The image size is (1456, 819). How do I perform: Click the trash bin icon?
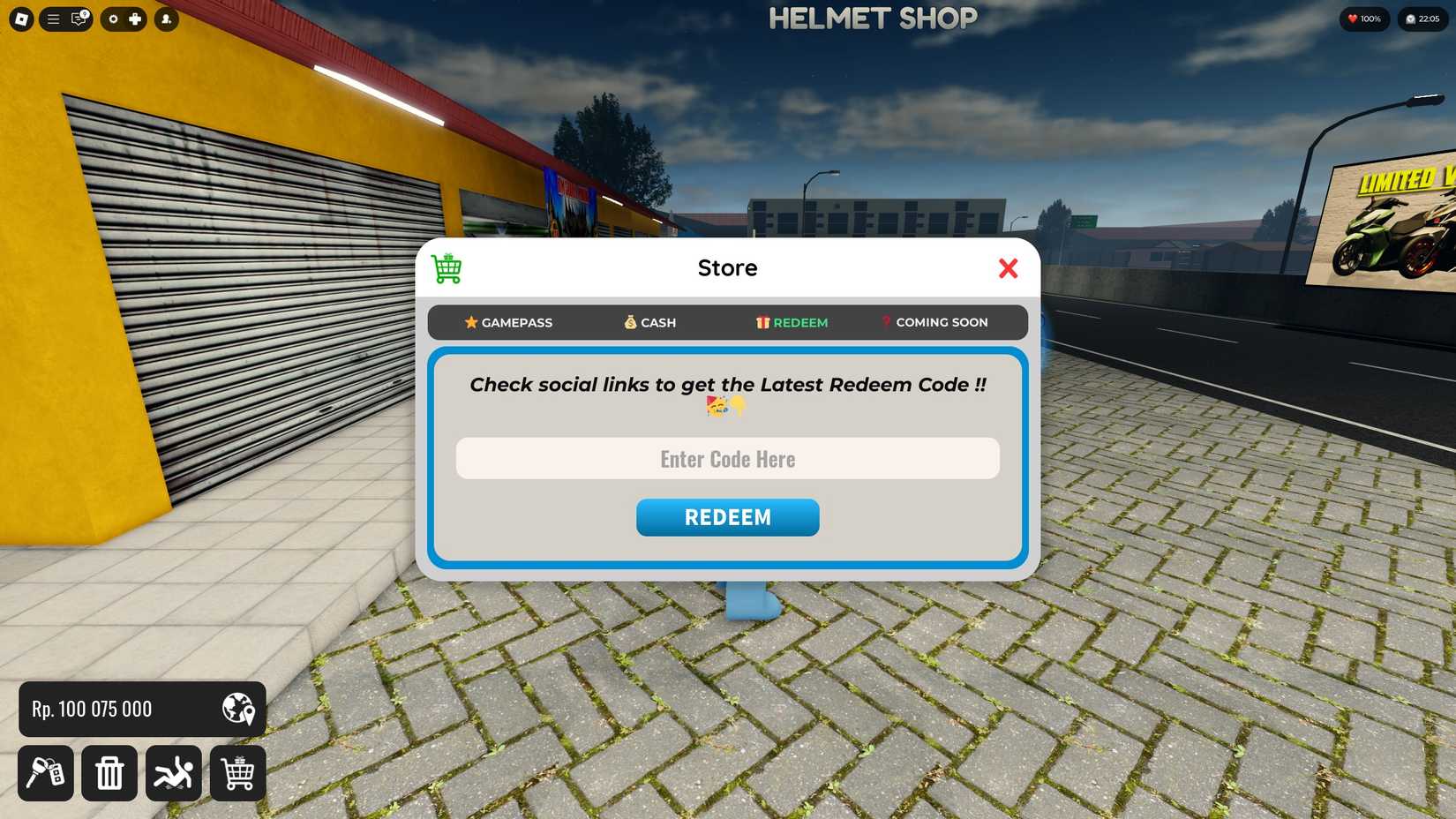109,773
